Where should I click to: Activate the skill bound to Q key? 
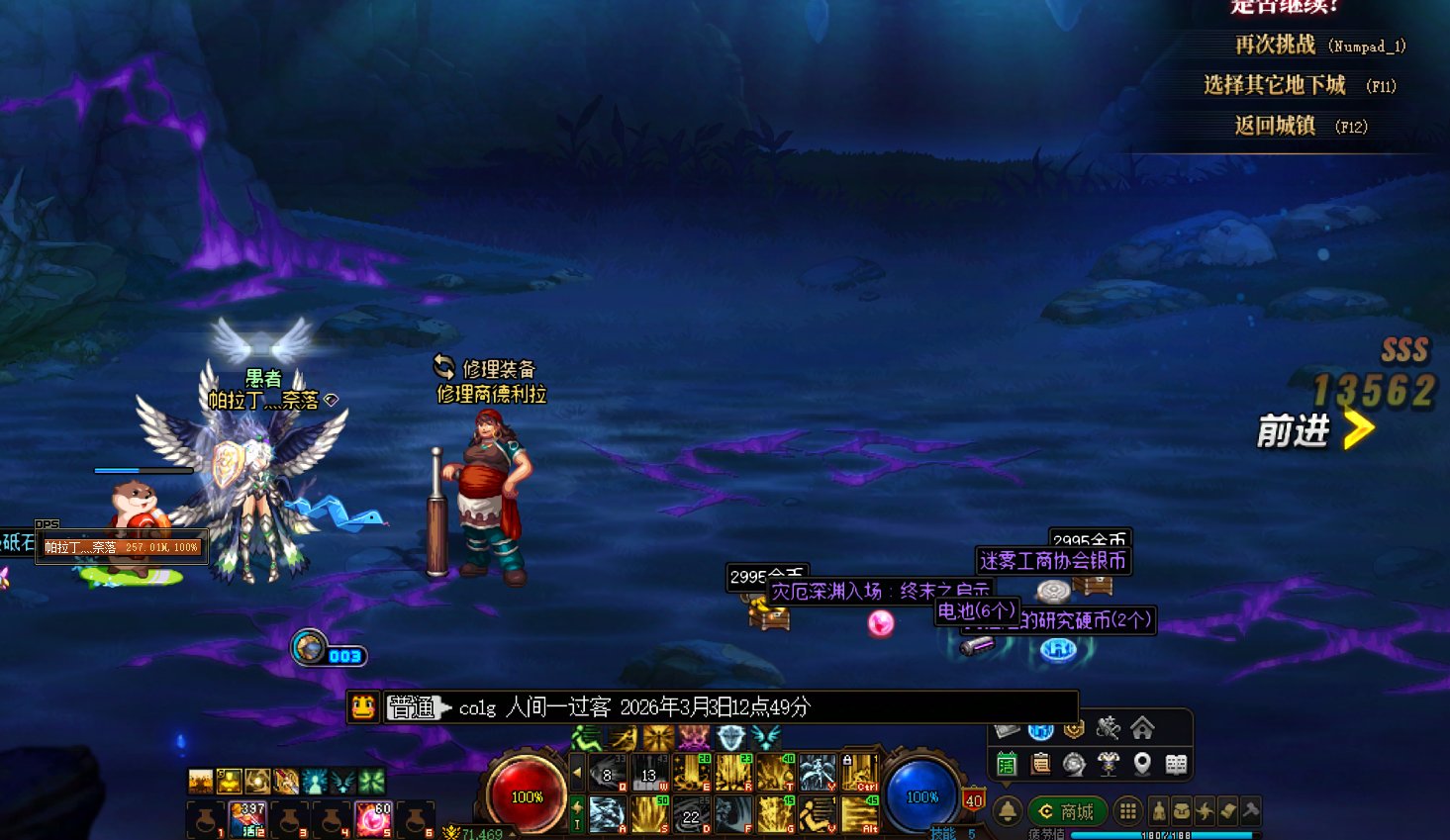pyautogui.click(x=607, y=773)
